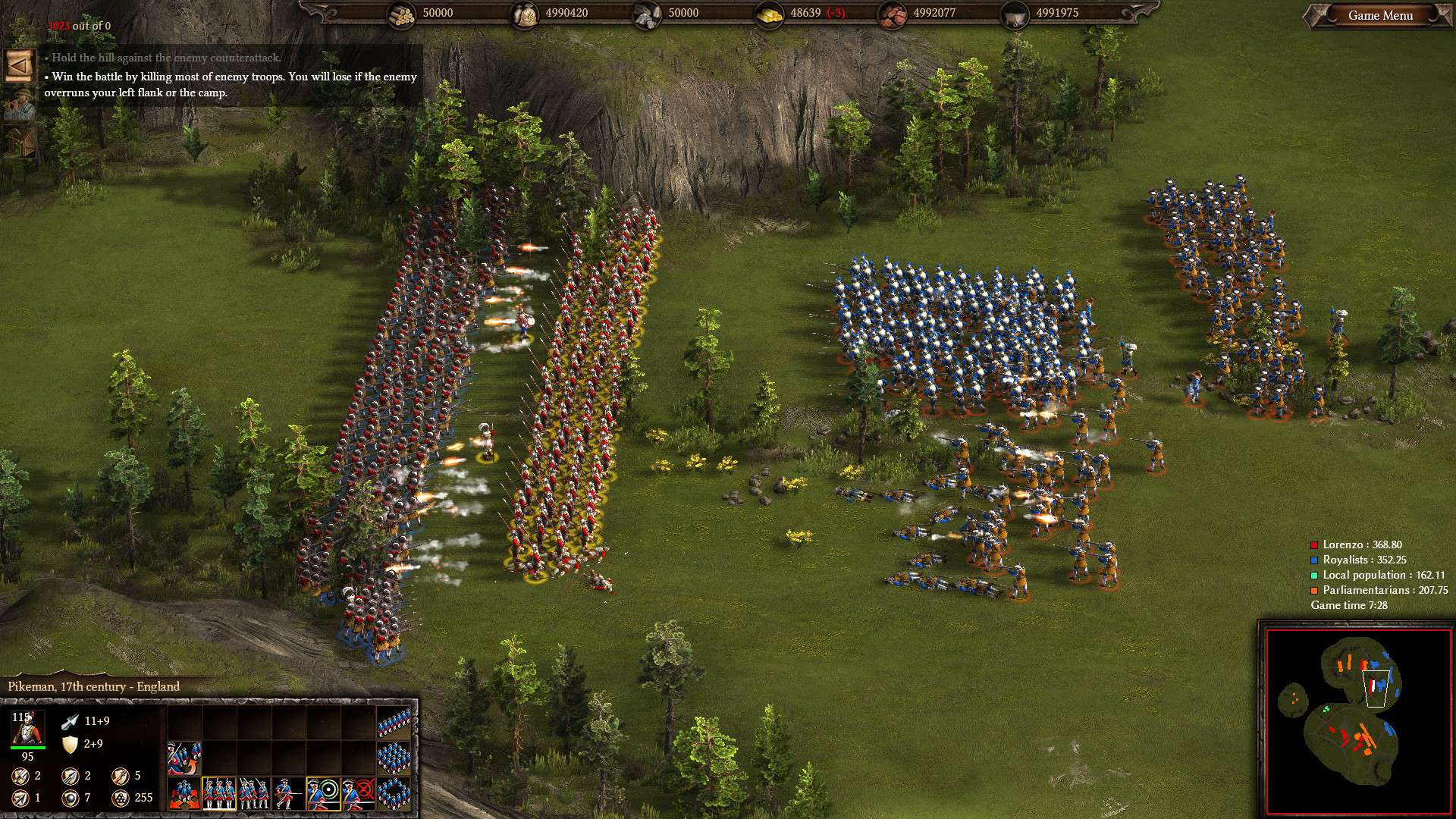Click the wooden building icon under the peasant
The width and height of the screenshot is (1456, 819).
tap(20, 142)
